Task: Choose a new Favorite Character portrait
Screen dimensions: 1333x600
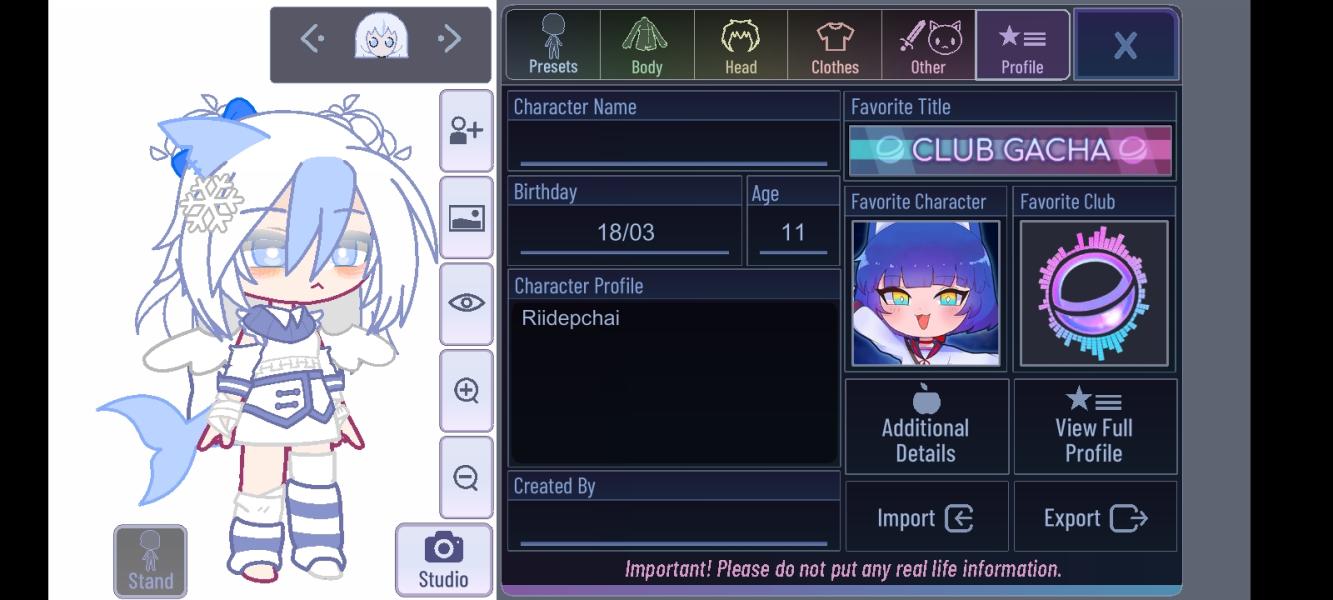Action: point(925,293)
